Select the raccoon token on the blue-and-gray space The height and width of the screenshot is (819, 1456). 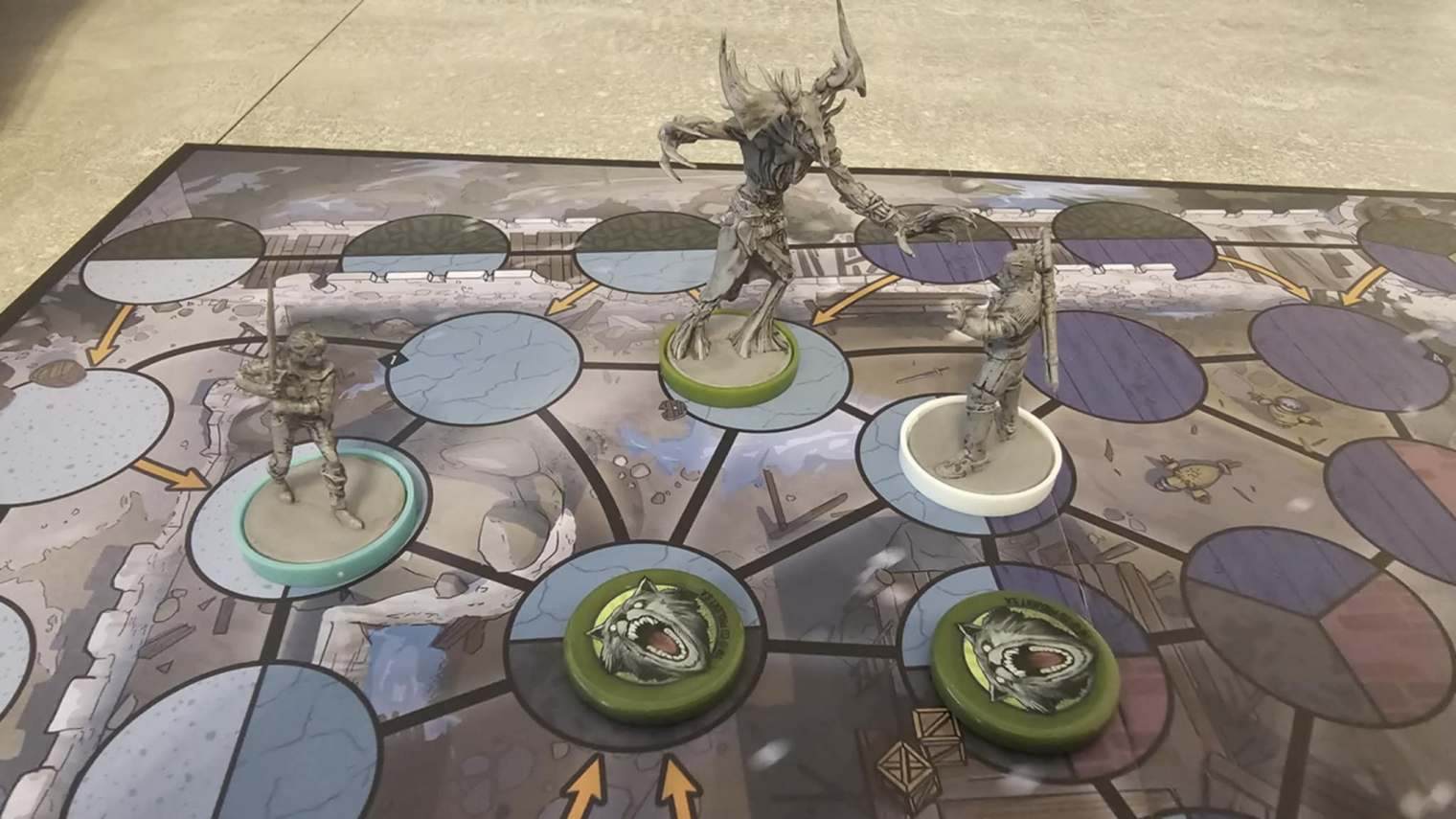click(x=656, y=642)
